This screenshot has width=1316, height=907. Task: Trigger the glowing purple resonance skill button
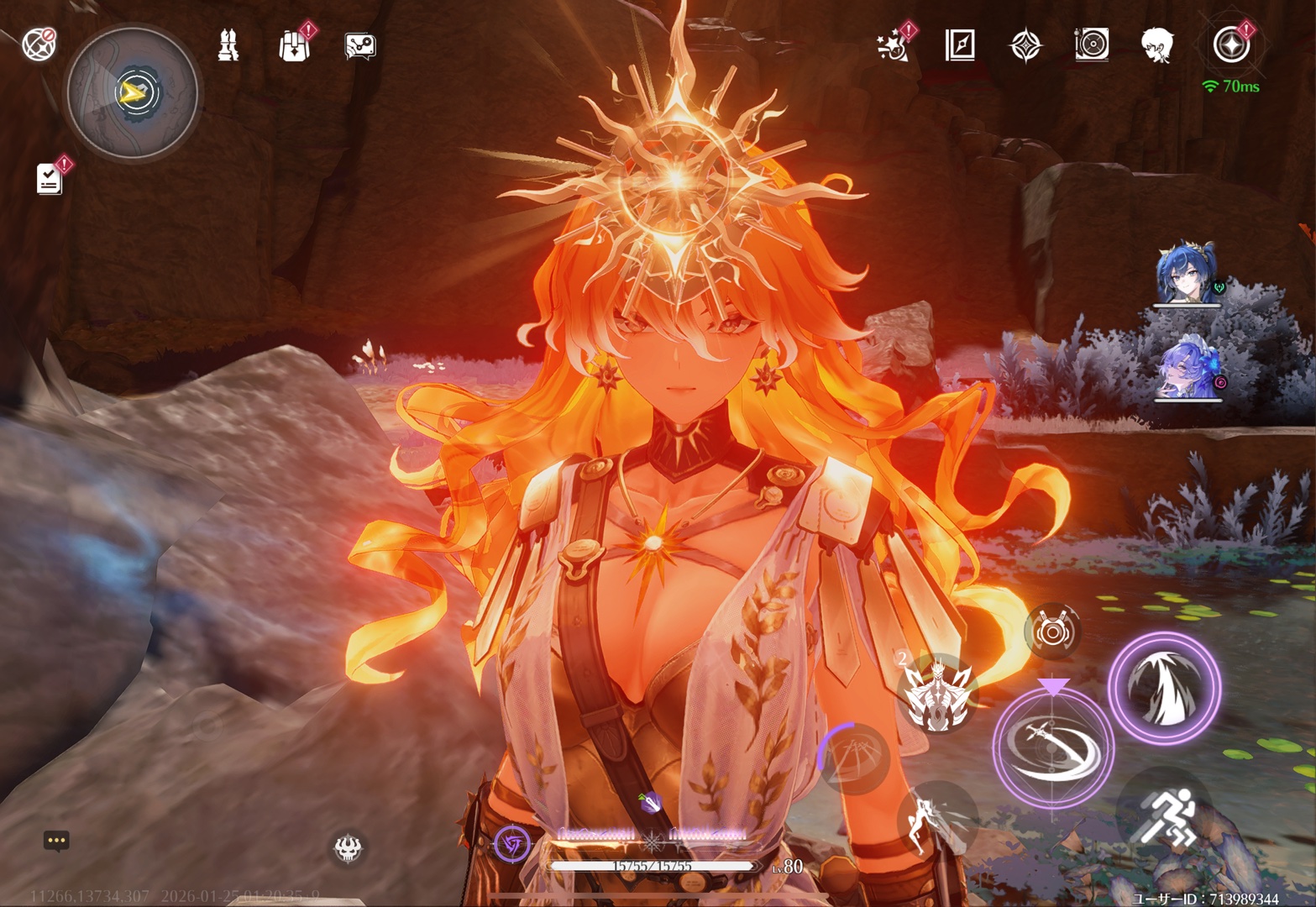1164,688
